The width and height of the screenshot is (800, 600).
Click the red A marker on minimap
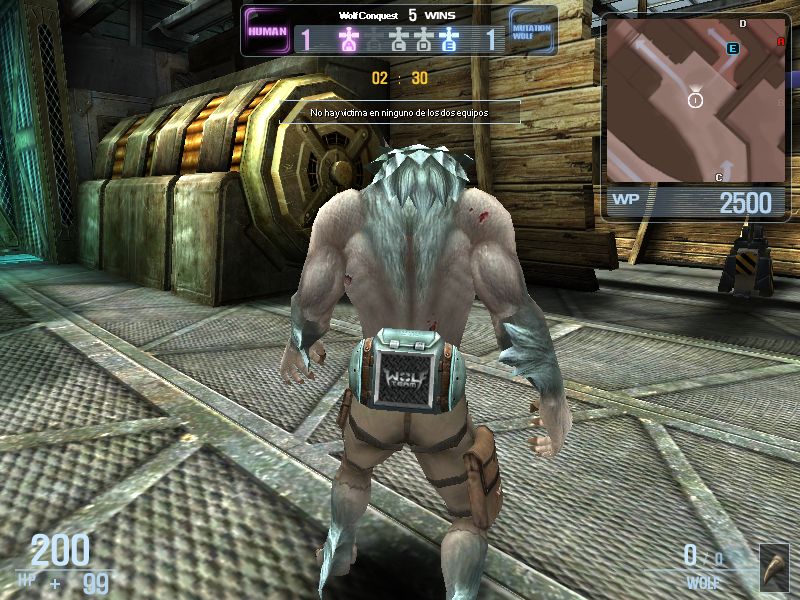point(780,42)
